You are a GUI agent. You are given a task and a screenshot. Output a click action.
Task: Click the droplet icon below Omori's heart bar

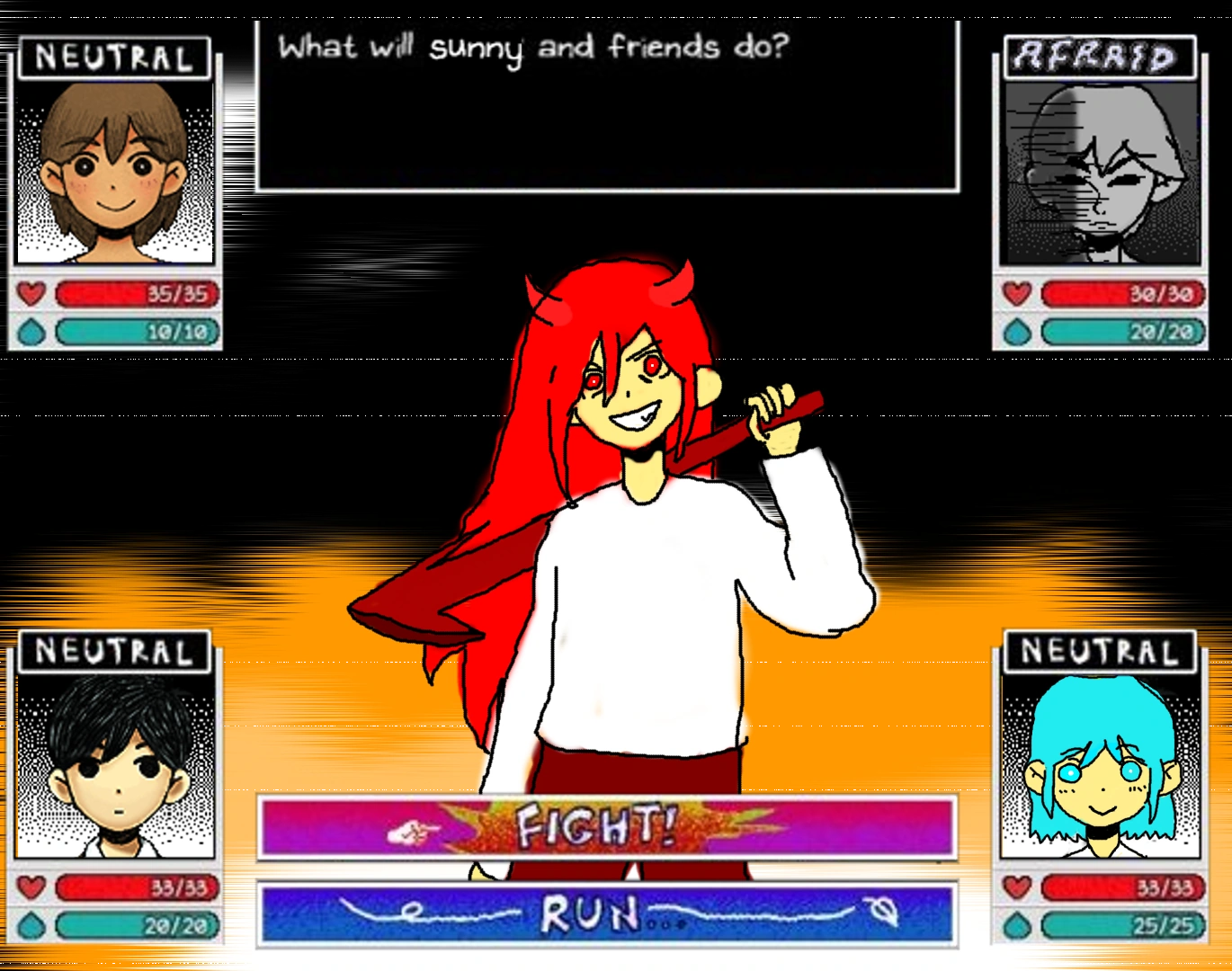pyautogui.click(x=31, y=924)
